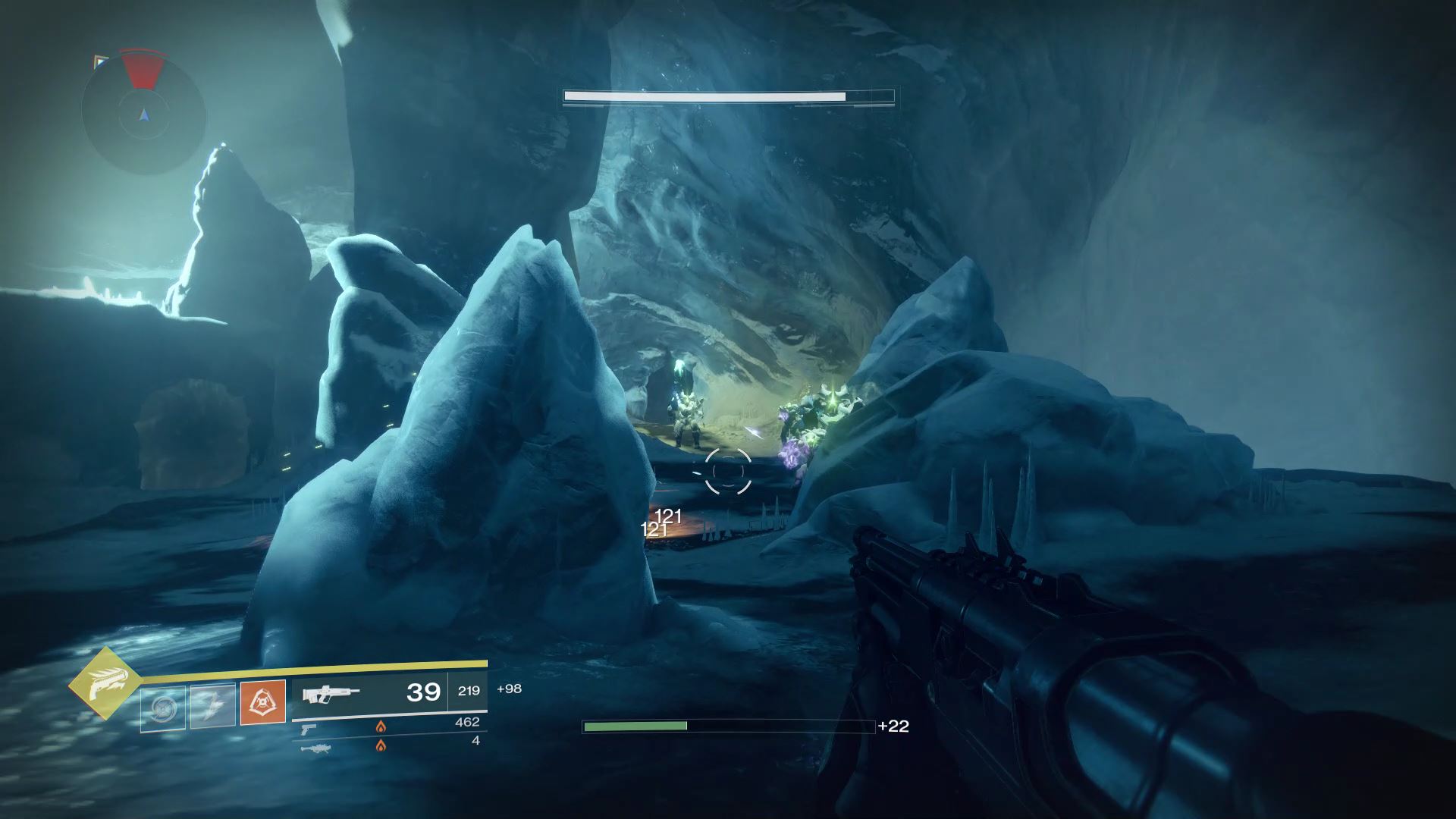Select the equipped auto rifle weapon

click(330, 692)
